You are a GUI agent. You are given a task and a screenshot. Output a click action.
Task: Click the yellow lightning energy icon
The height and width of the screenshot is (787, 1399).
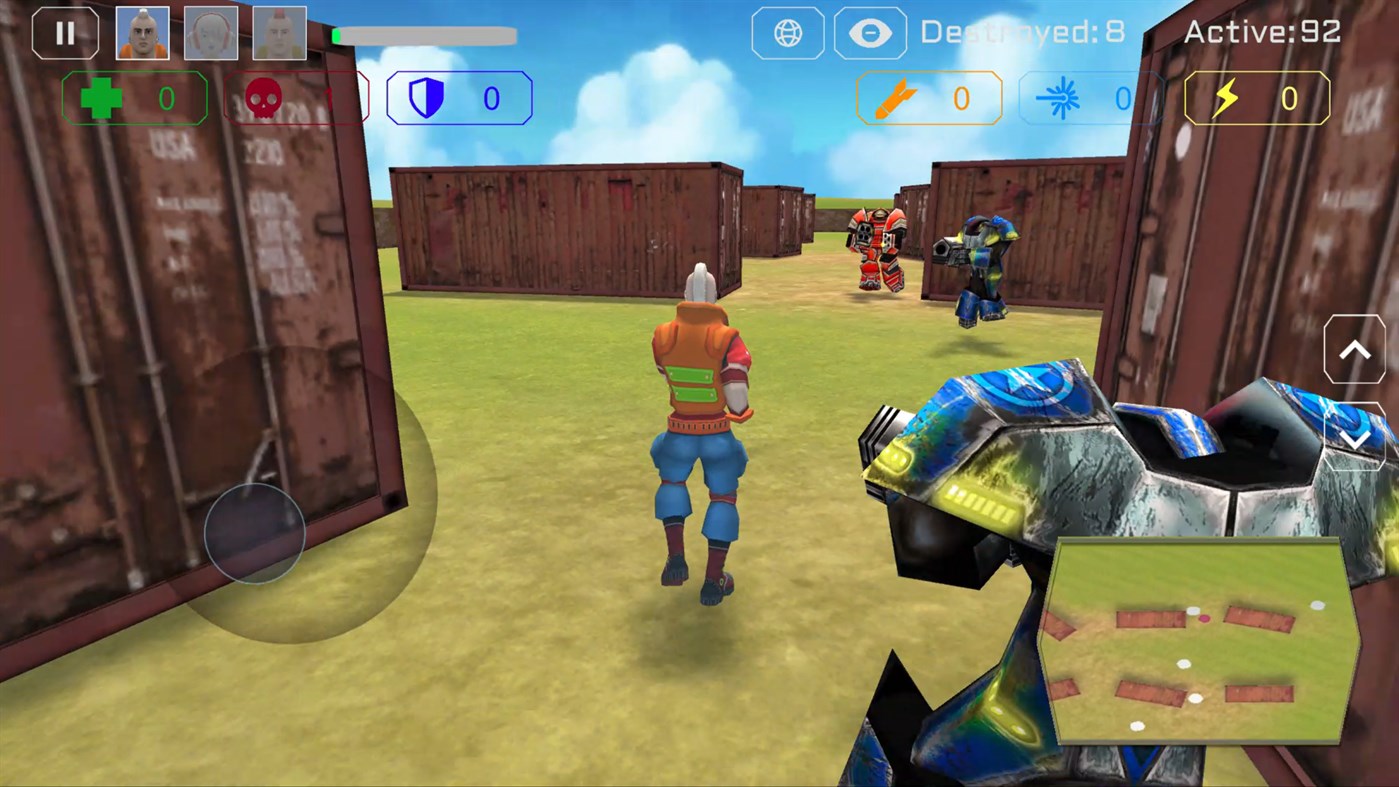coord(1232,98)
